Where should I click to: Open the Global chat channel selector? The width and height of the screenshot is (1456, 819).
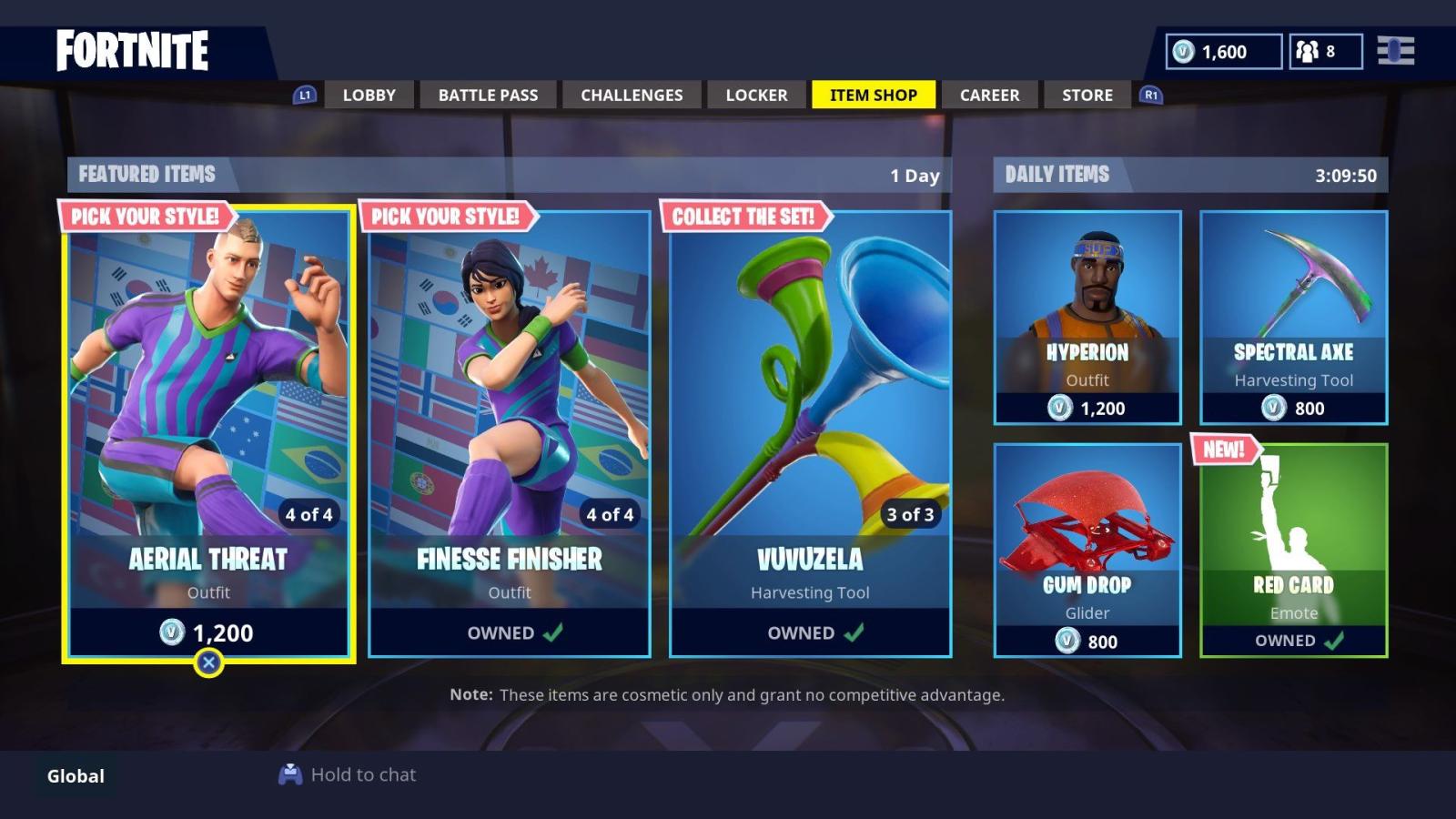74,775
